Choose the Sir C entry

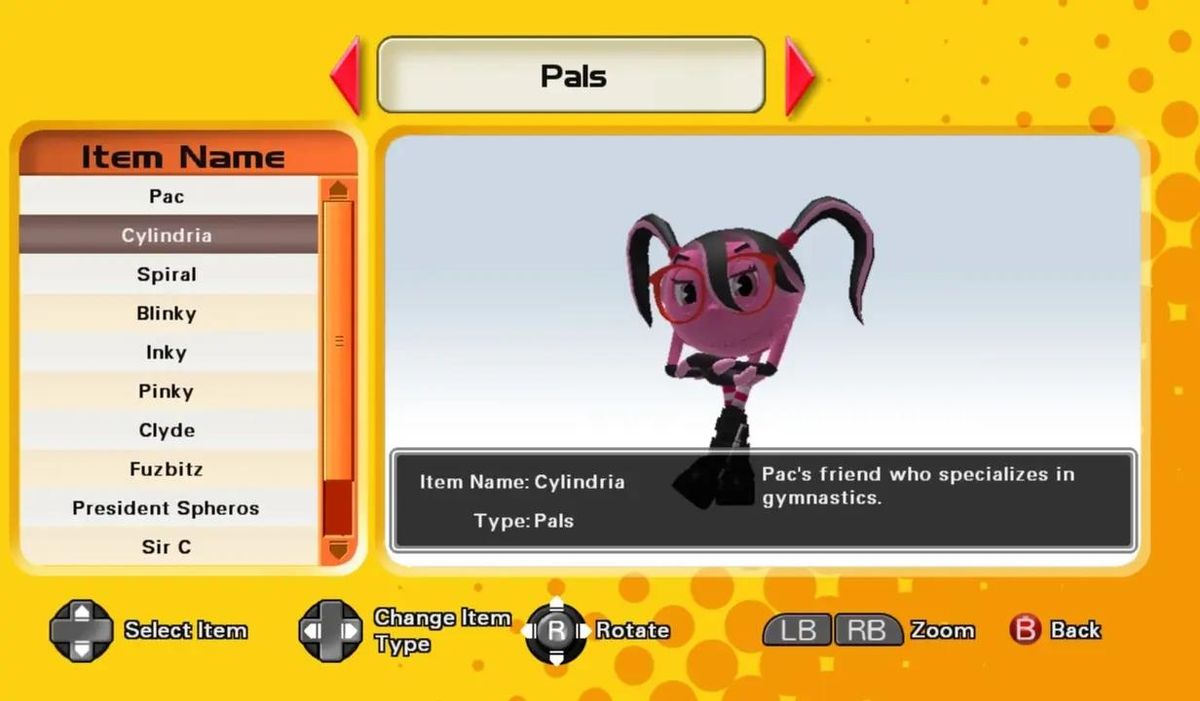[x=167, y=547]
